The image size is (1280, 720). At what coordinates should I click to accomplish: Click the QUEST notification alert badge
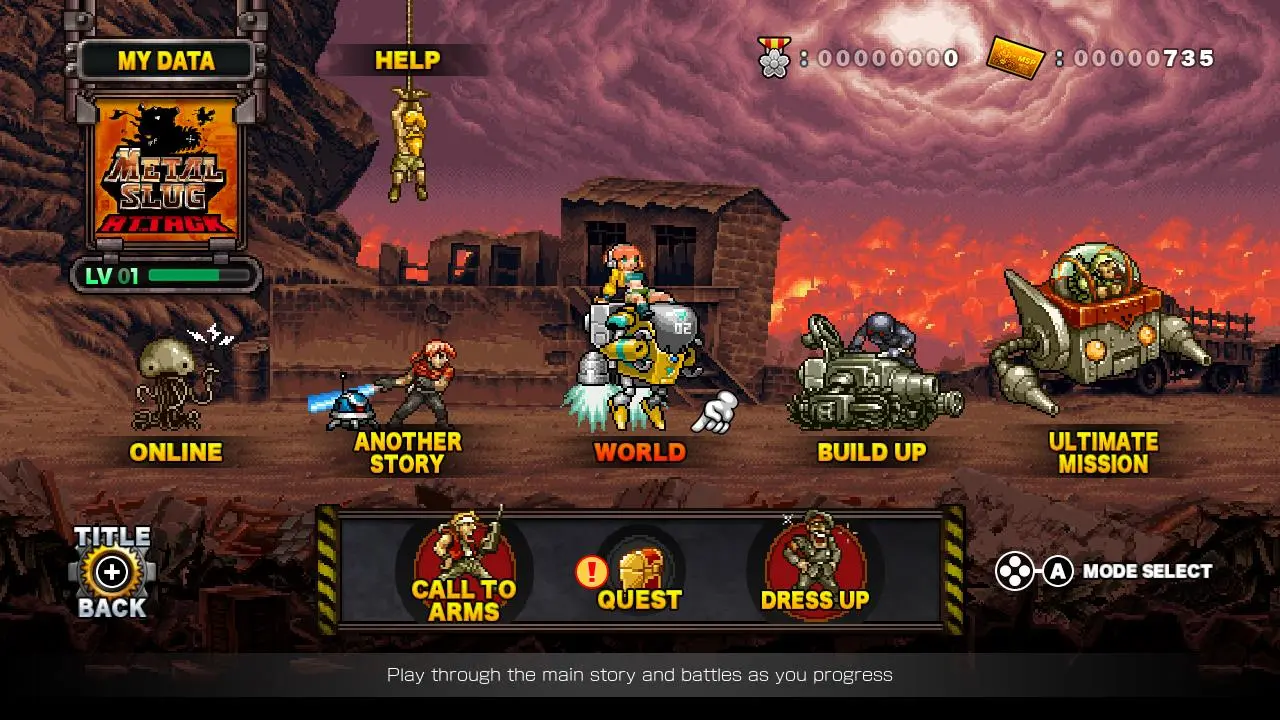[x=590, y=572]
